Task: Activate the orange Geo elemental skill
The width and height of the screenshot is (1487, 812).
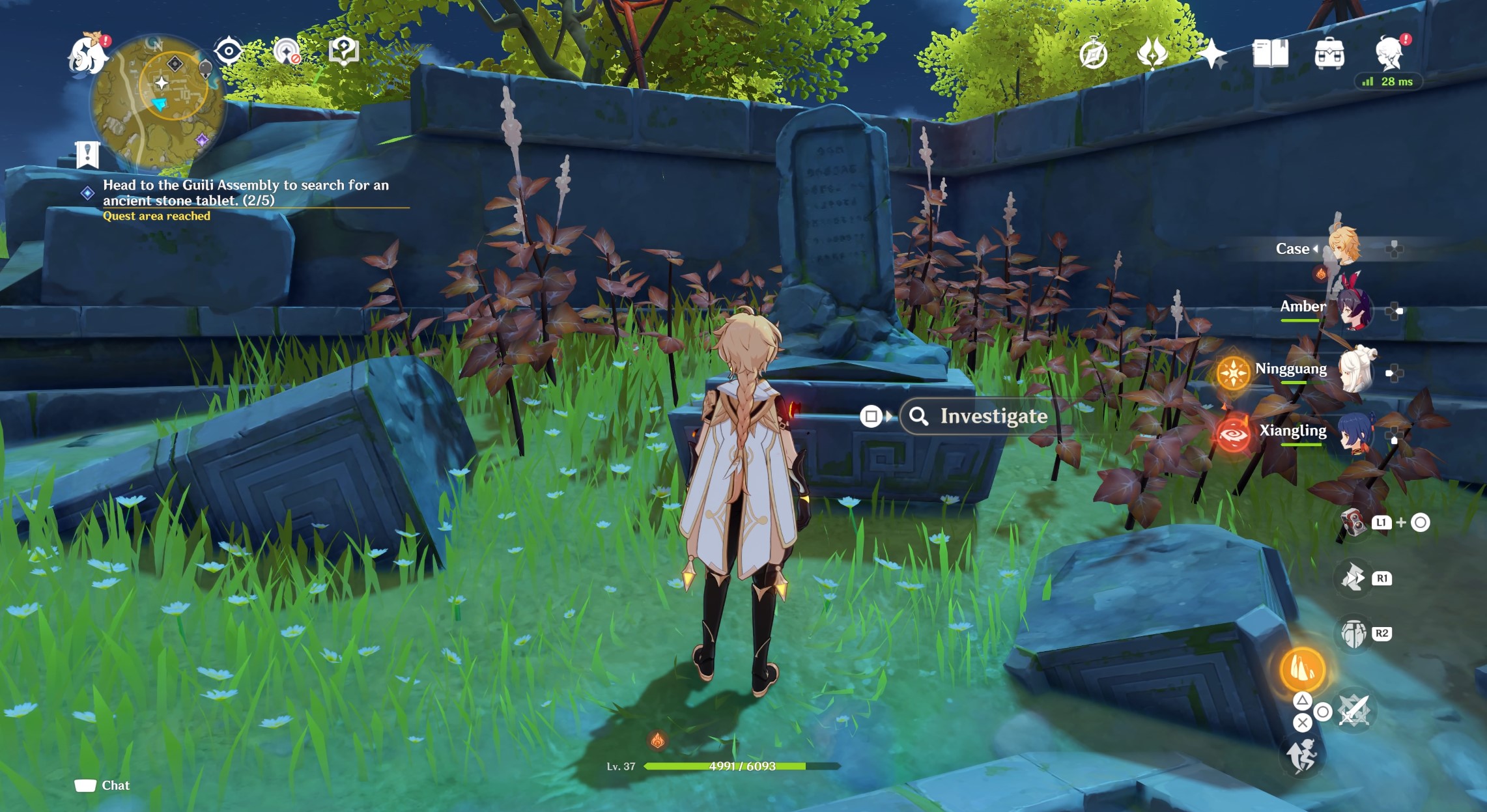Action: (1302, 669)
